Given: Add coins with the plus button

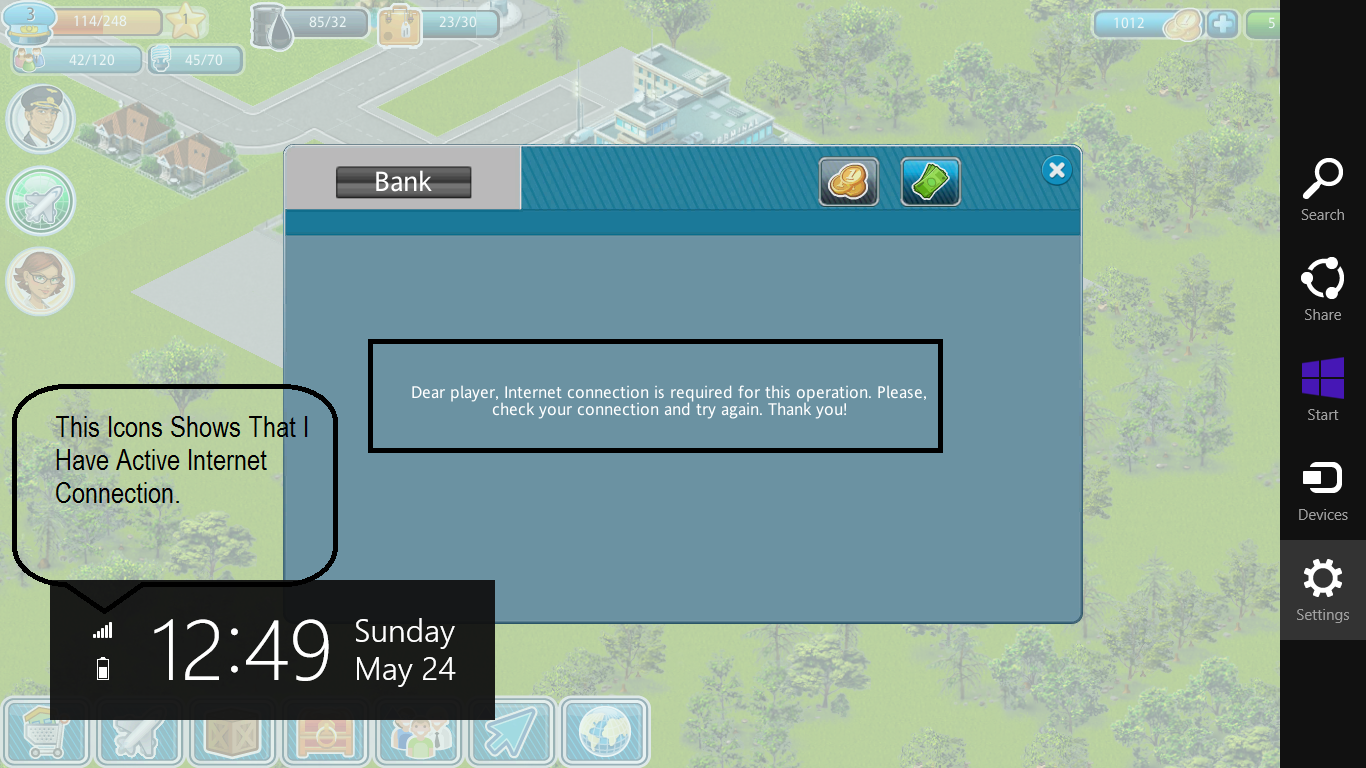Looking at the screenshot, I should pyautogui.click(x=1222, y=23).
